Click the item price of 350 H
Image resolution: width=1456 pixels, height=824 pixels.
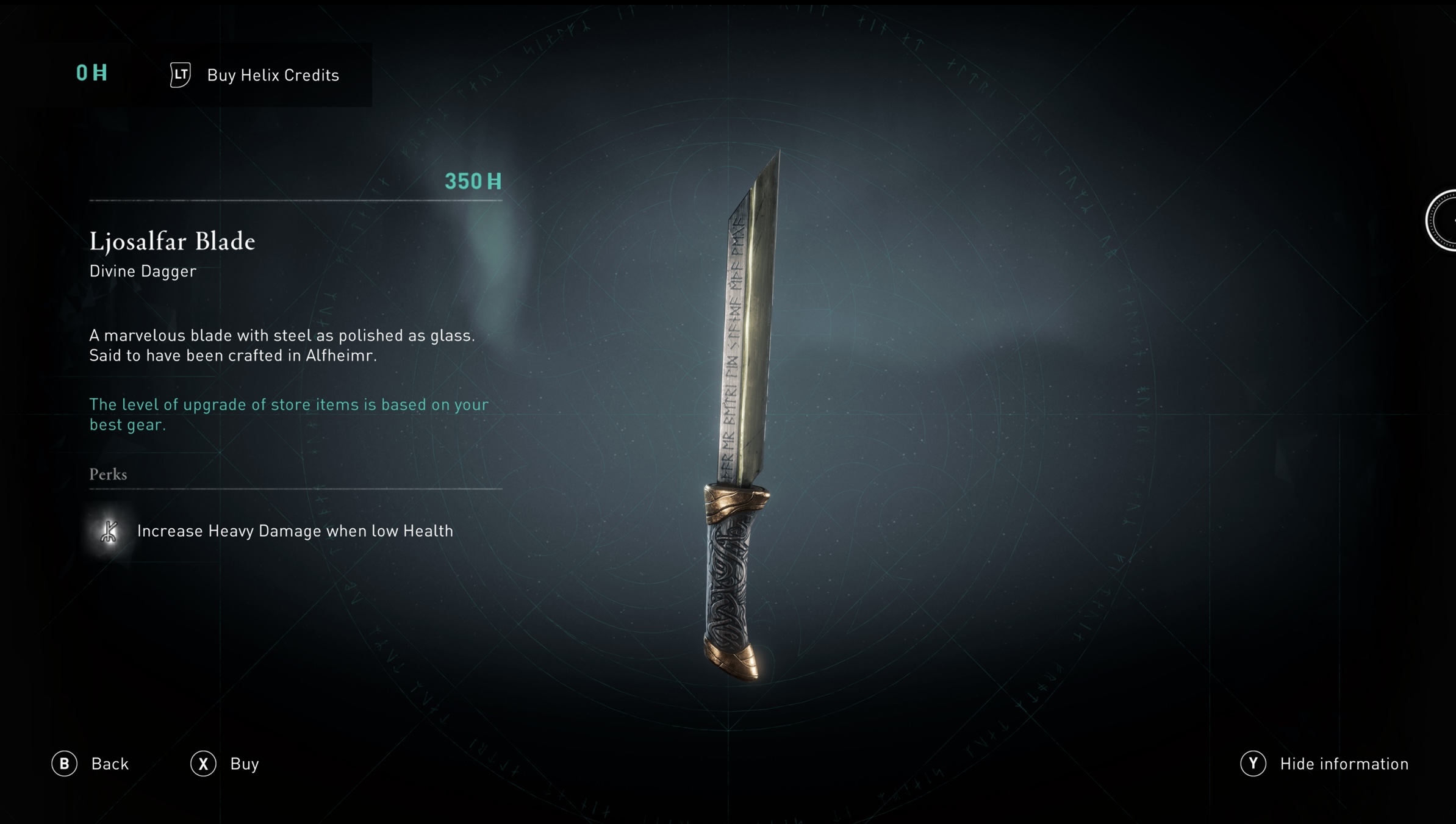pos(473,181)
